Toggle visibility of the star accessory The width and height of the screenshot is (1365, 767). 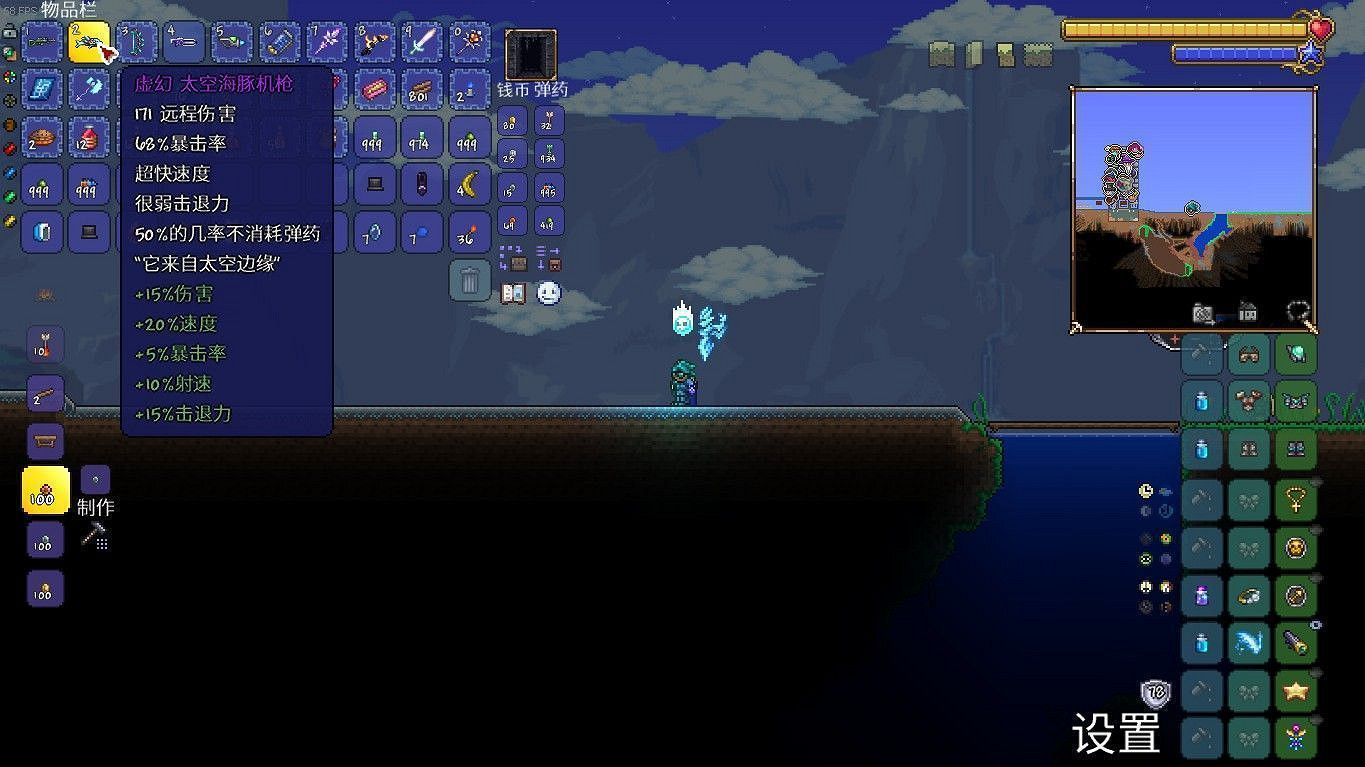click(1314, 673)
